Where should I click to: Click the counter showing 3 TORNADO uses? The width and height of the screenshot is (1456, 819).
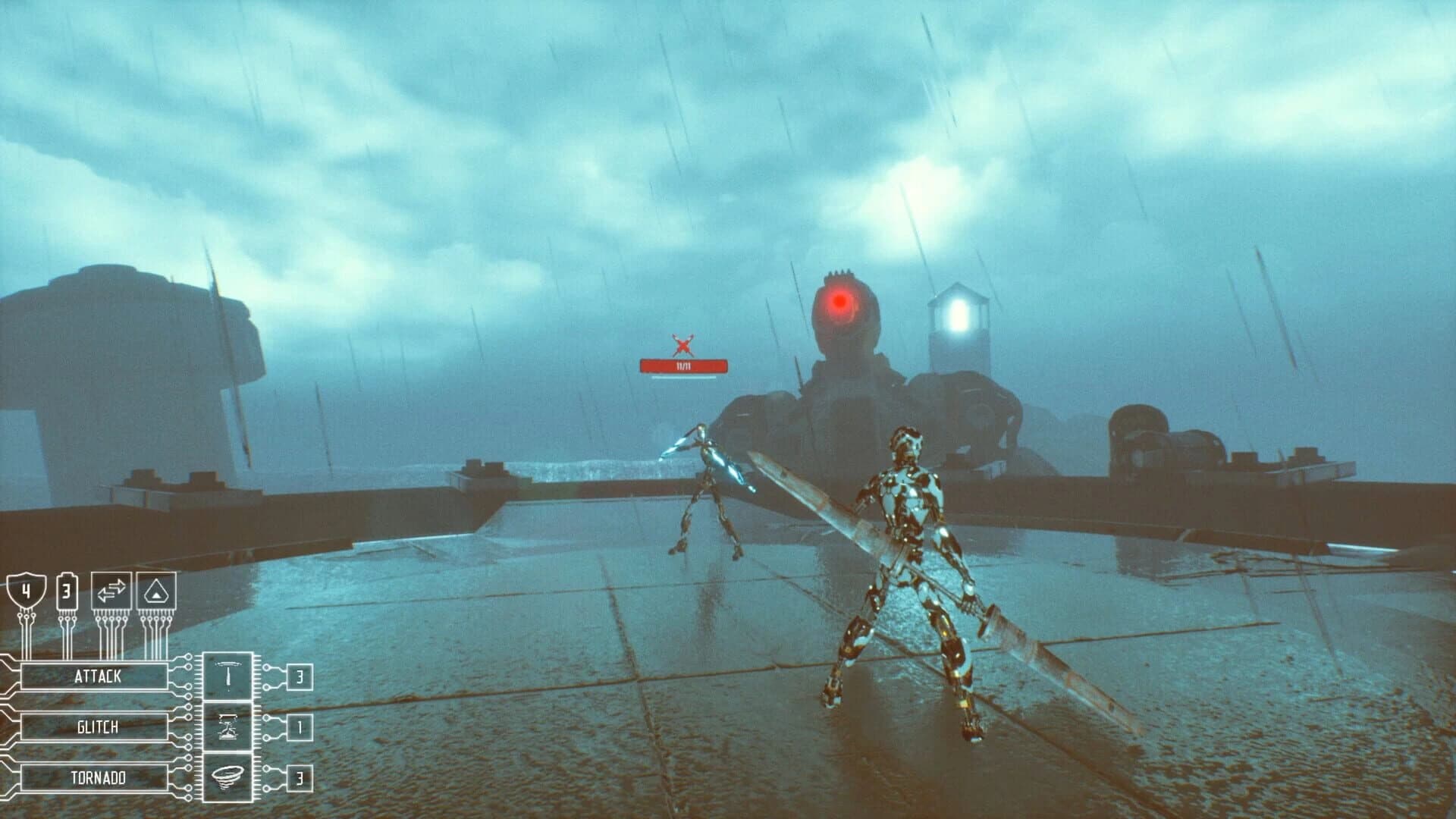point(301,777)
